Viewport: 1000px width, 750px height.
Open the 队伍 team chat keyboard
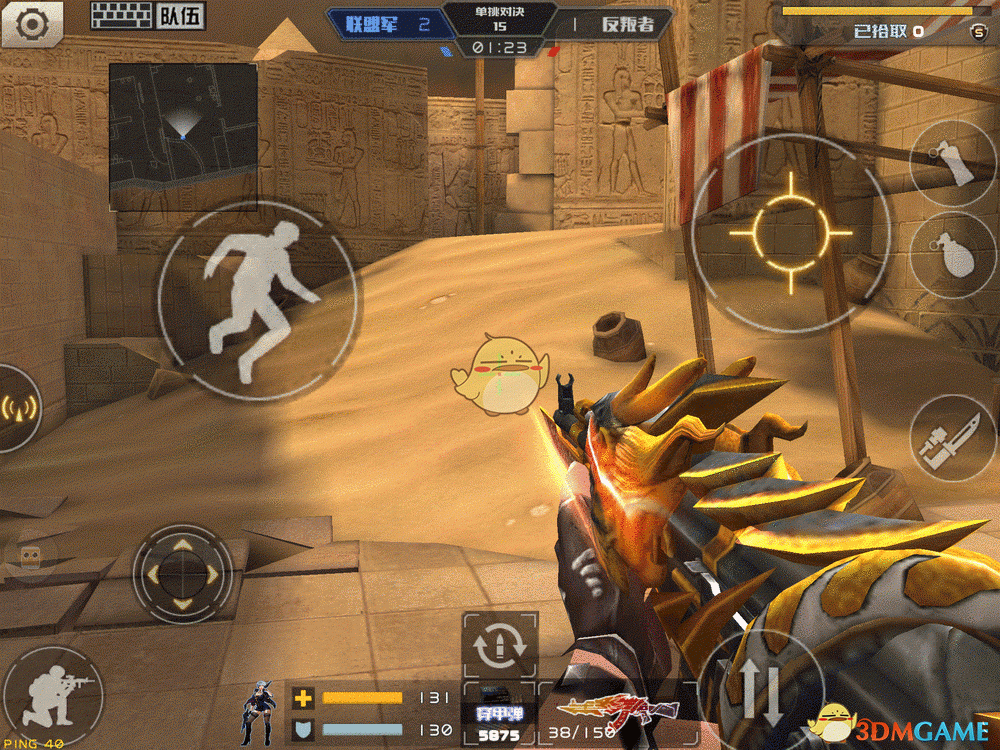pyautogui.click(x=146, y=15)
